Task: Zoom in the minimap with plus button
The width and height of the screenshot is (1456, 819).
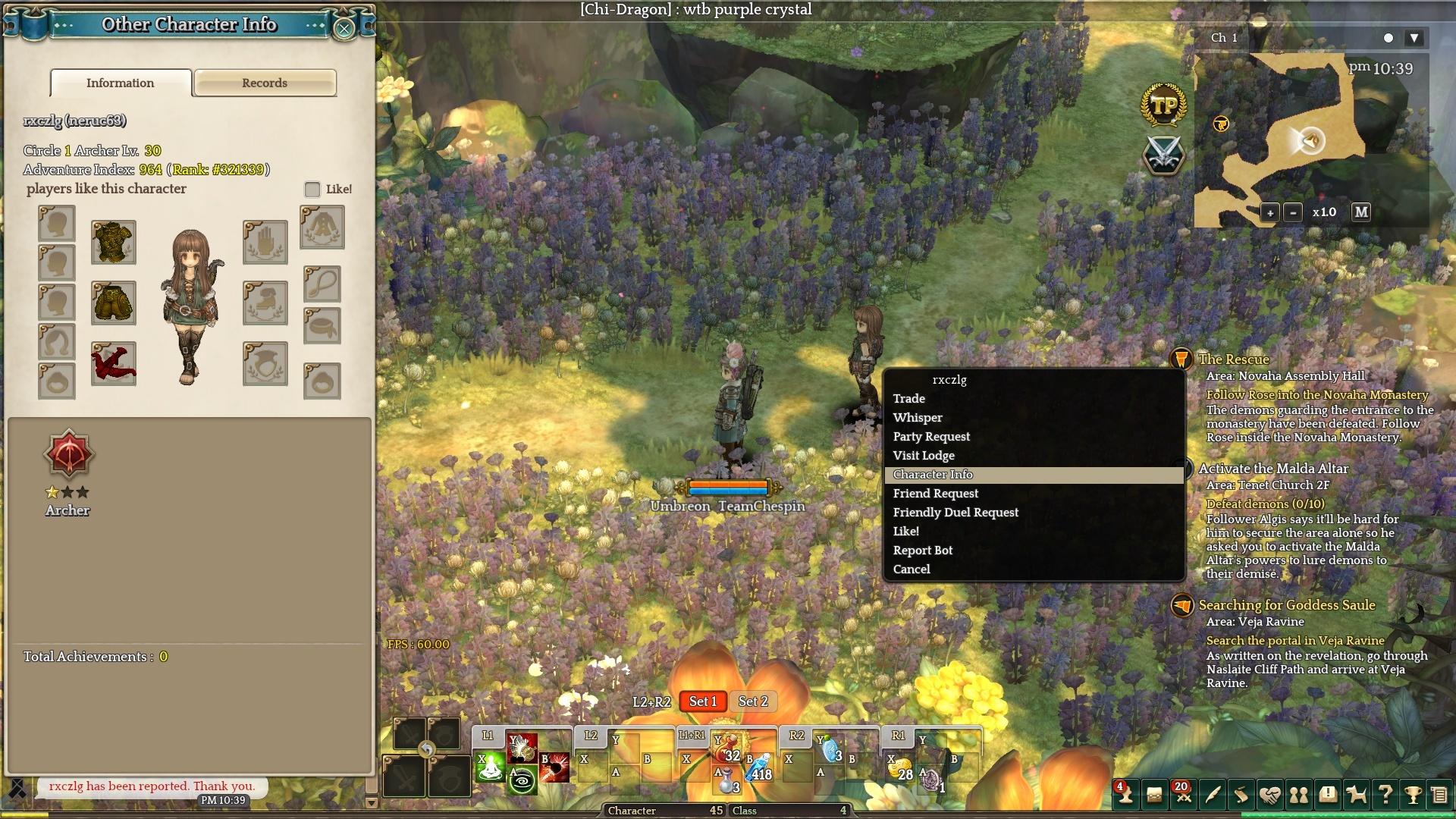Action: click(1270, 213)
